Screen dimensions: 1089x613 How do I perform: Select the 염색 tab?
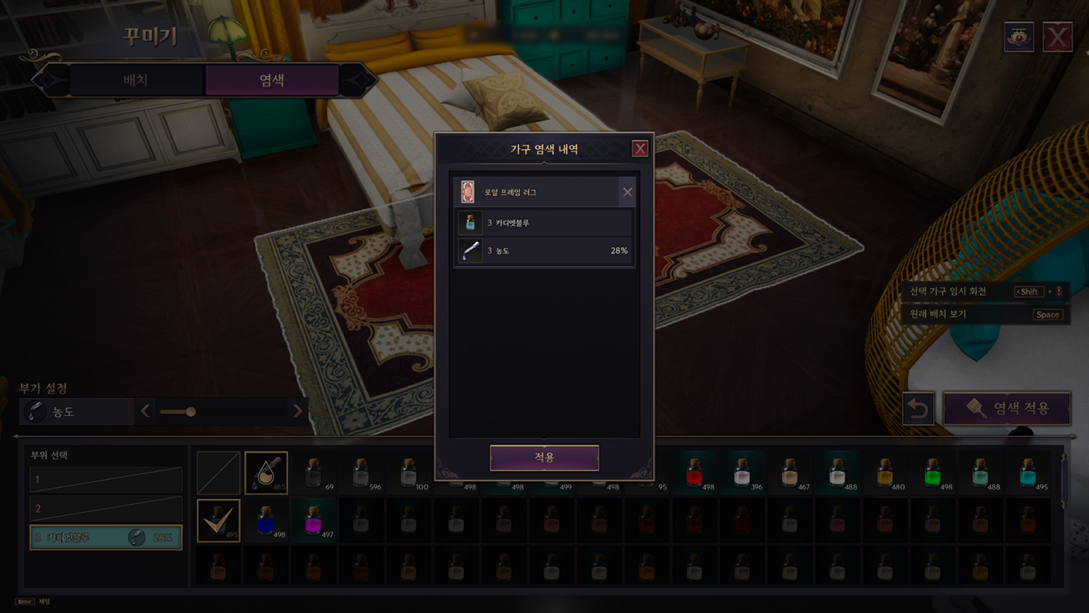(x=271, y=80)
